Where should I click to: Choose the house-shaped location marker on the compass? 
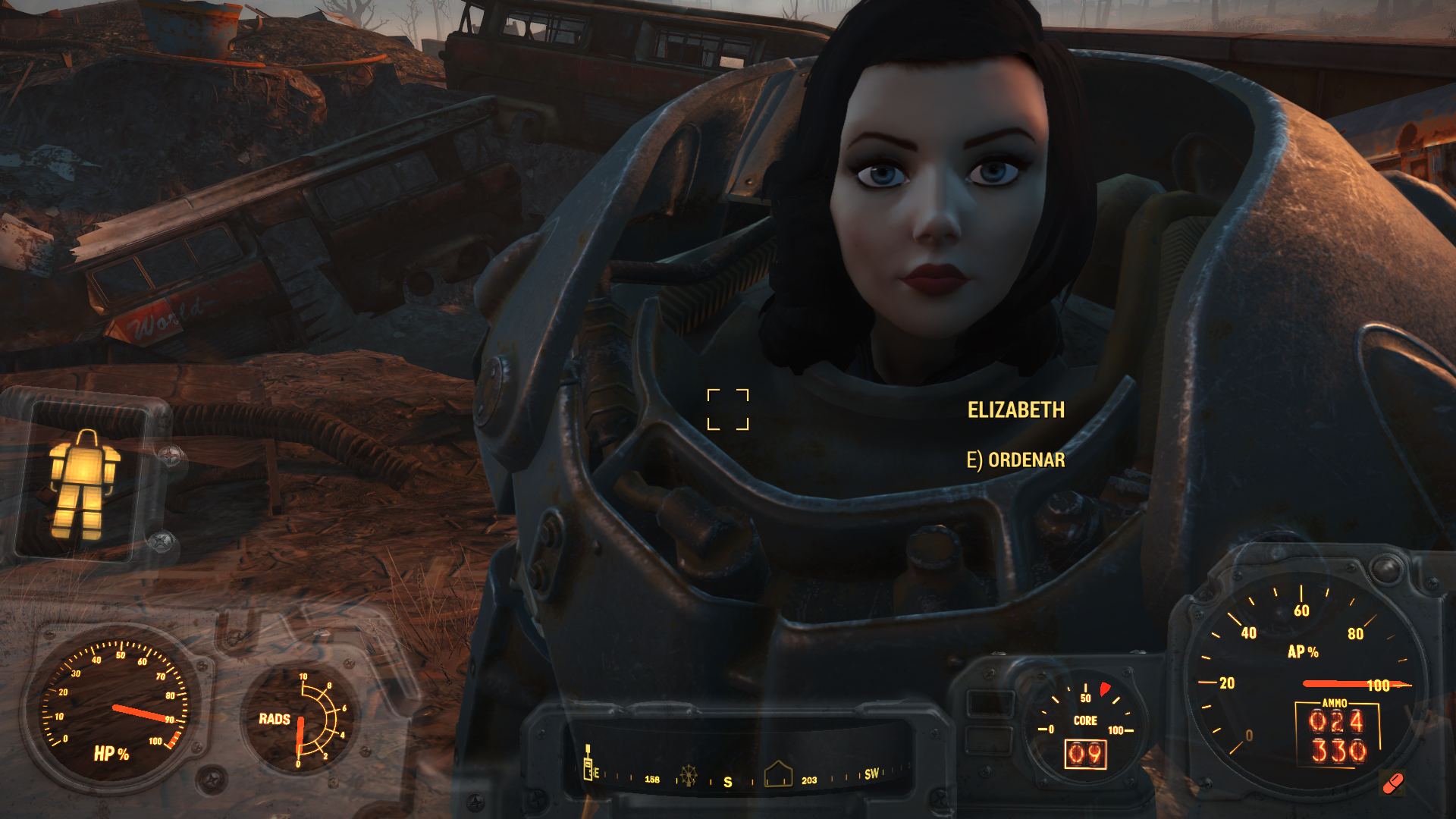pyautogui.click(x=778, y=773)
